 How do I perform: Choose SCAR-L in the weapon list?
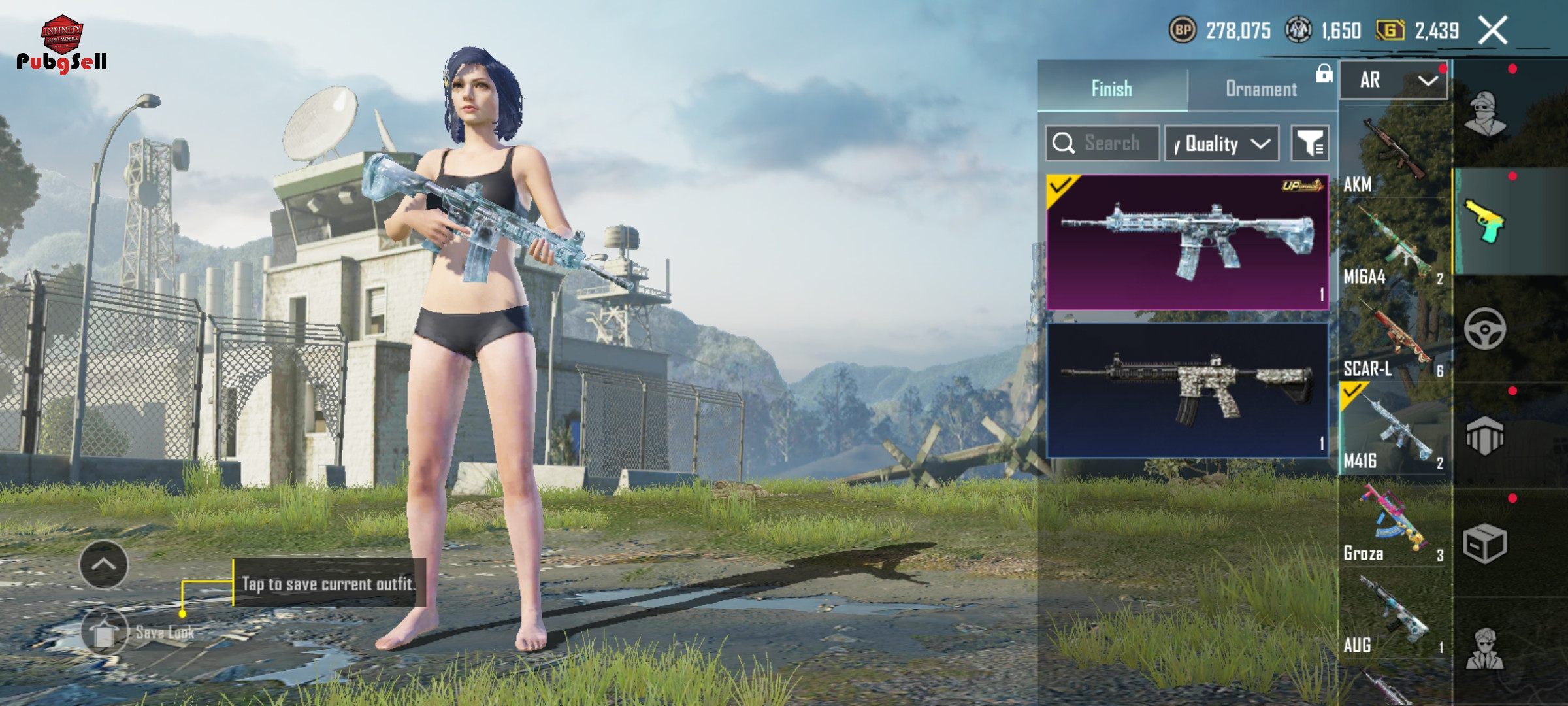coord(1393,337)
